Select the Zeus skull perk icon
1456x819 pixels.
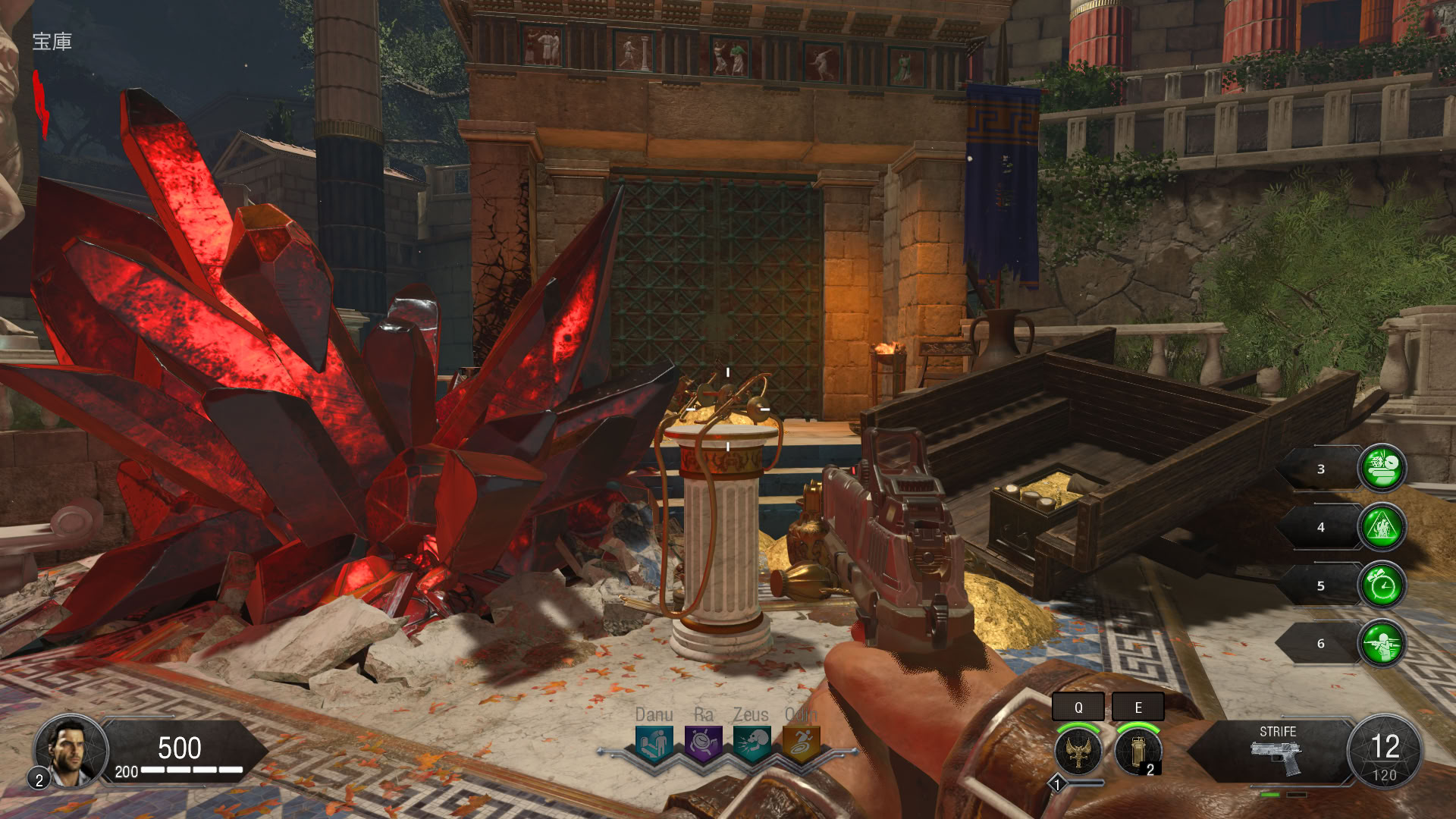752,743
